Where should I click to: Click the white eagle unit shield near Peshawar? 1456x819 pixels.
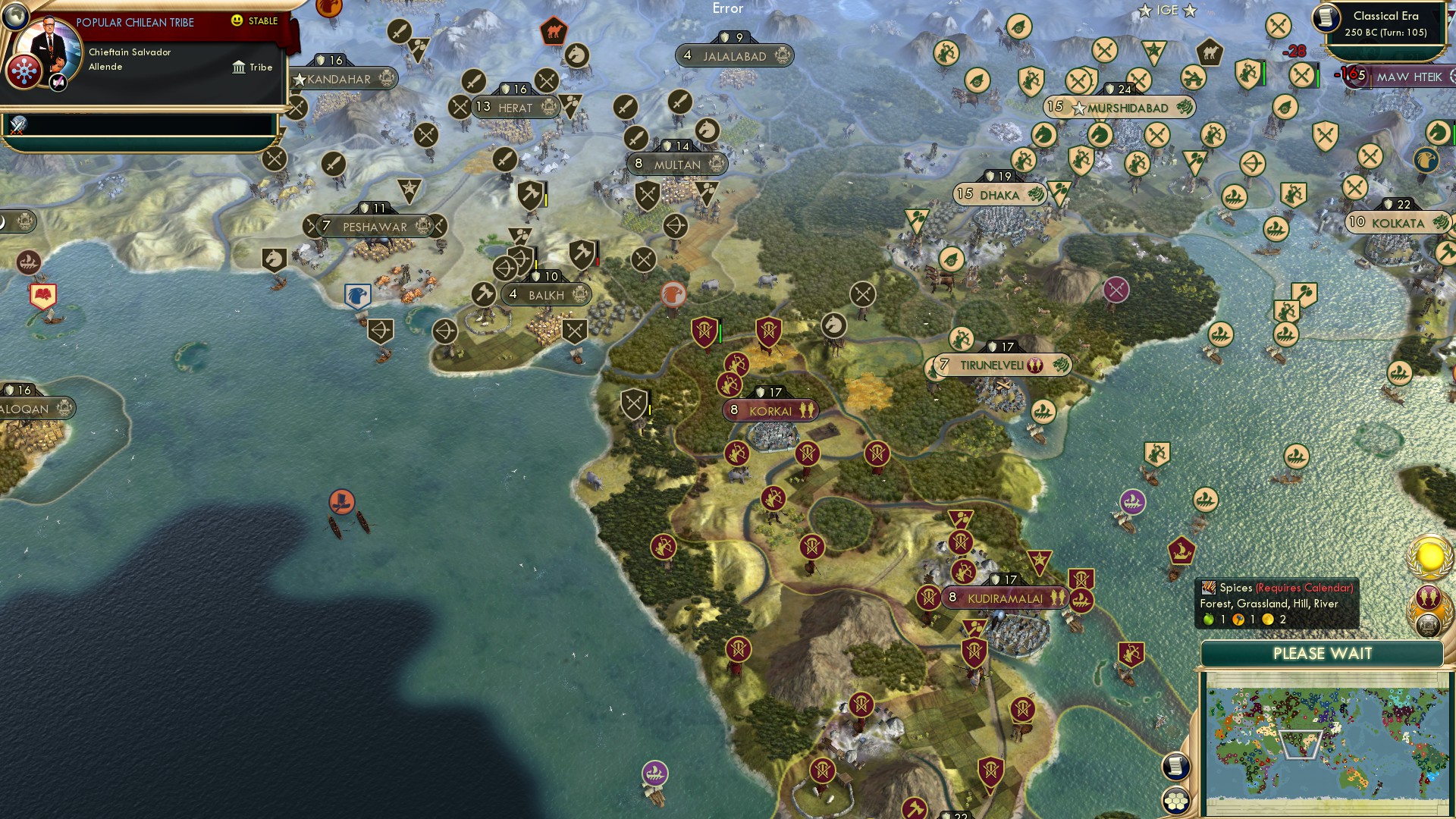tap(356, 297)
